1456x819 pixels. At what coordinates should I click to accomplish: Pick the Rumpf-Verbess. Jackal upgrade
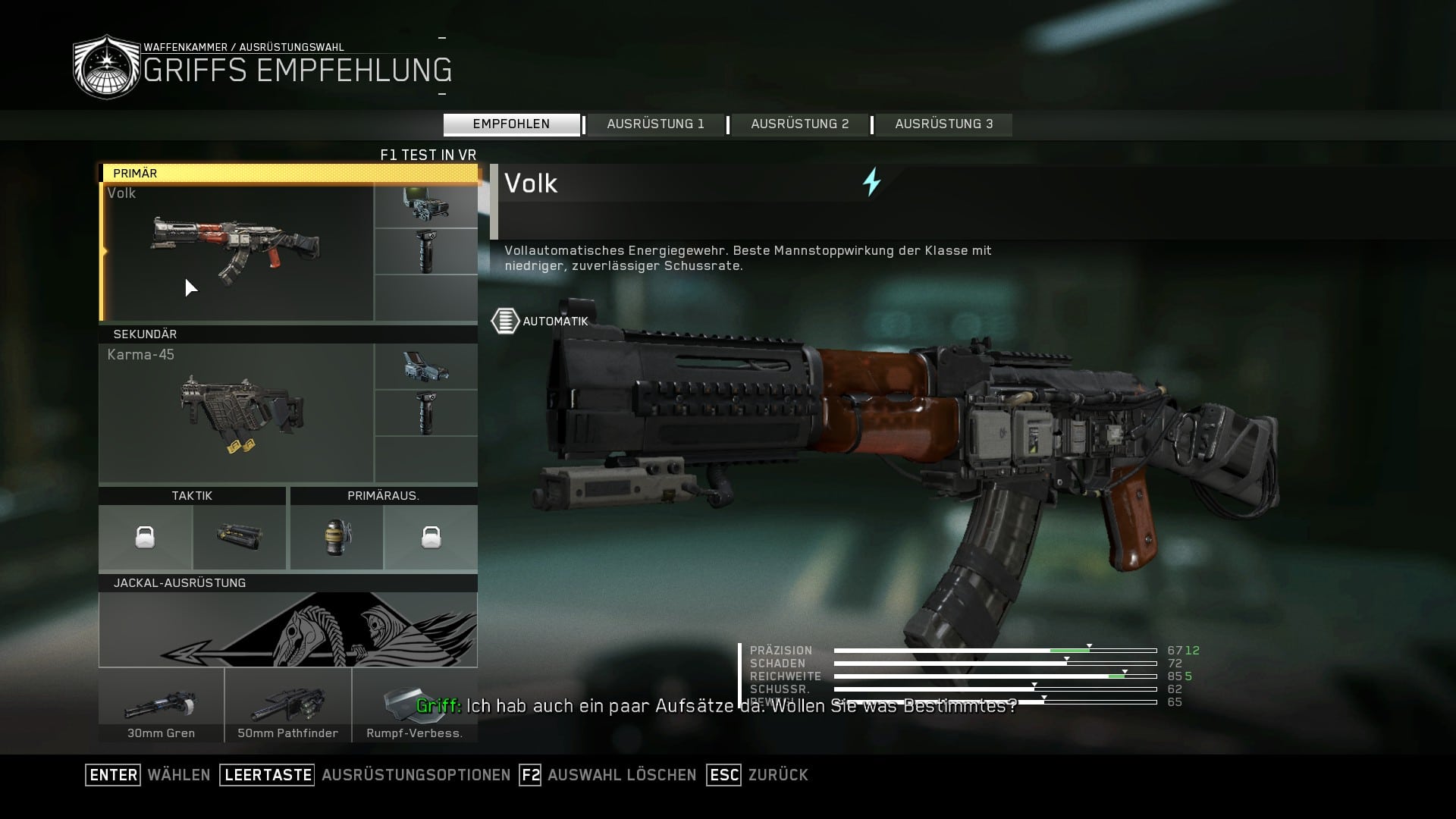click(414, 705)
